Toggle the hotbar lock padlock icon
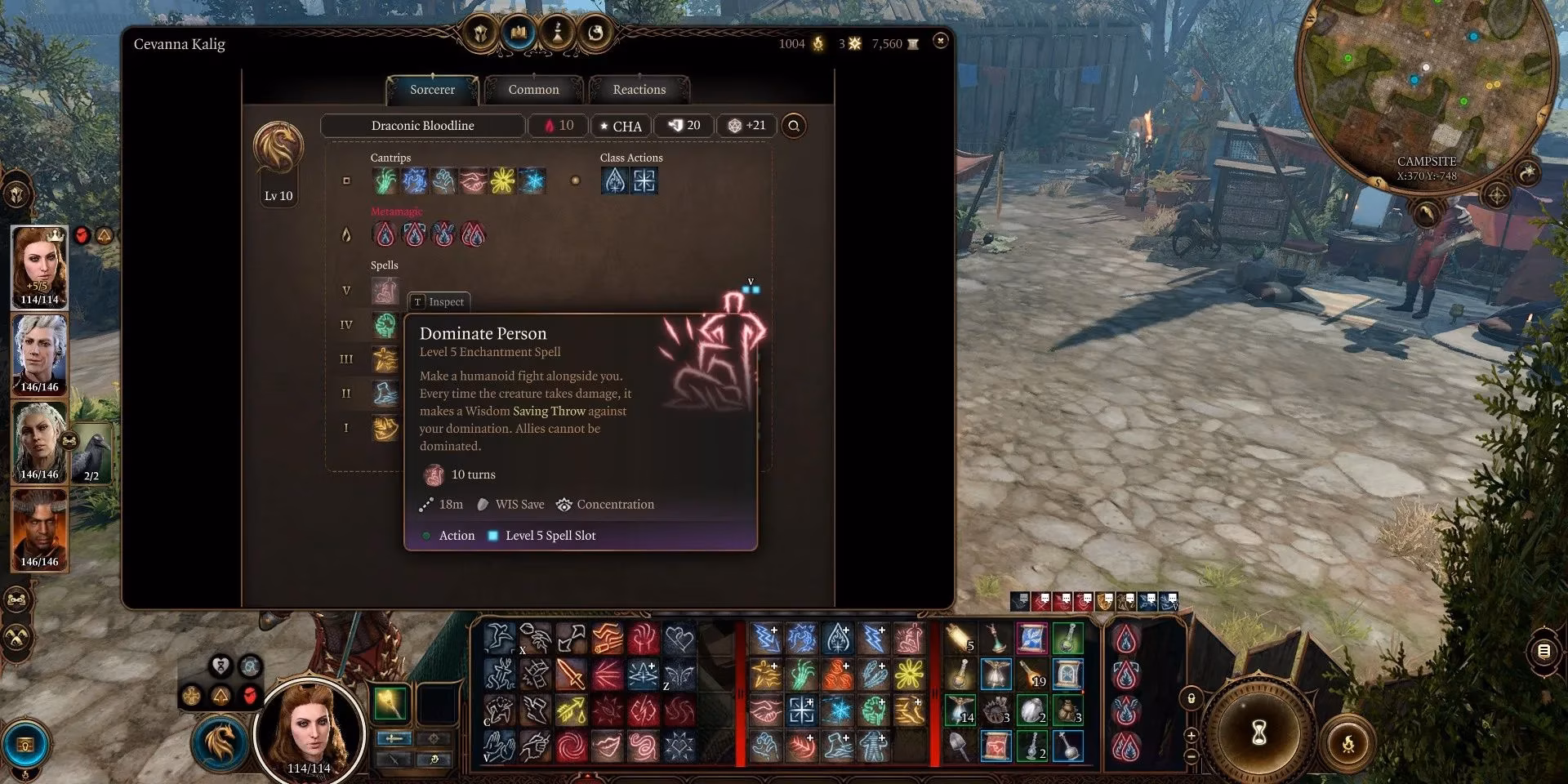The width and height of the screenshot is (1568, 784). tap(1192, 698)
